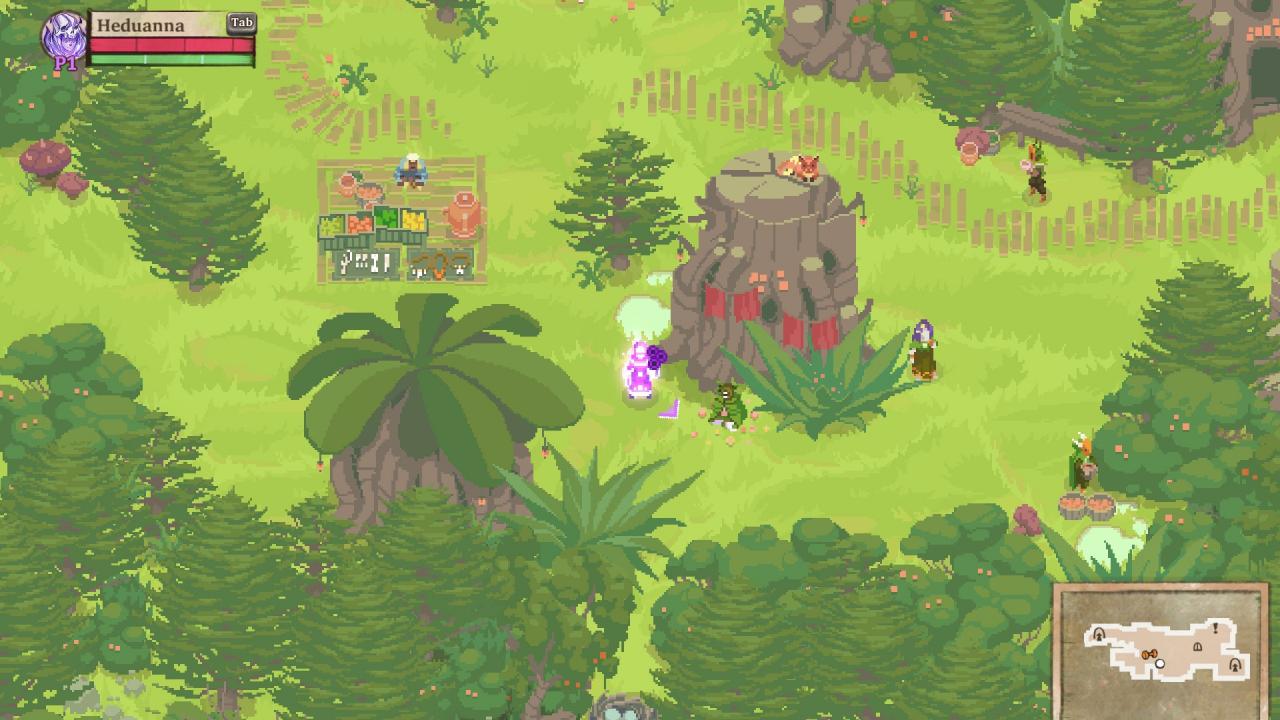
Task: Select the orange marker on the minimap
Action: click(1149, 655)
